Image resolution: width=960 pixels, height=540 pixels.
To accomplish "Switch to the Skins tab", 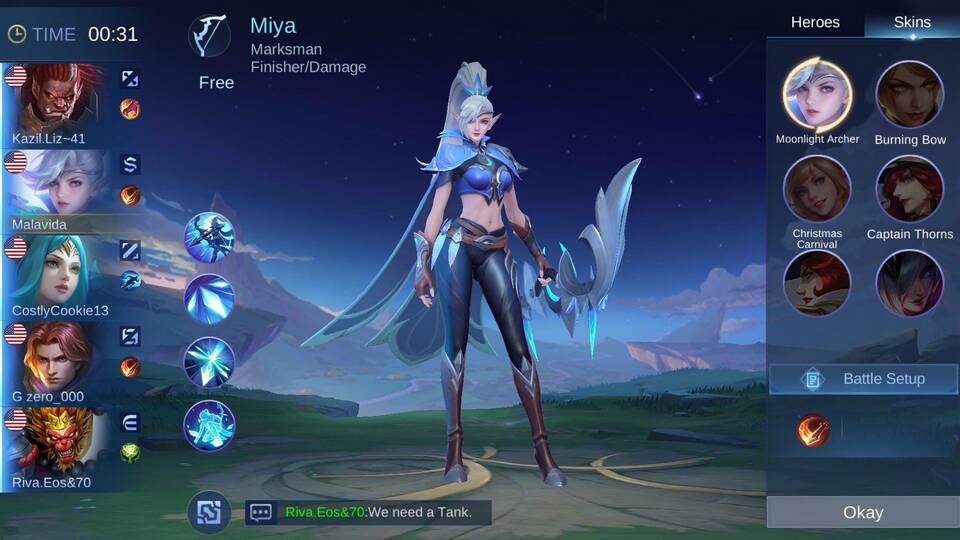I will 911,22.
